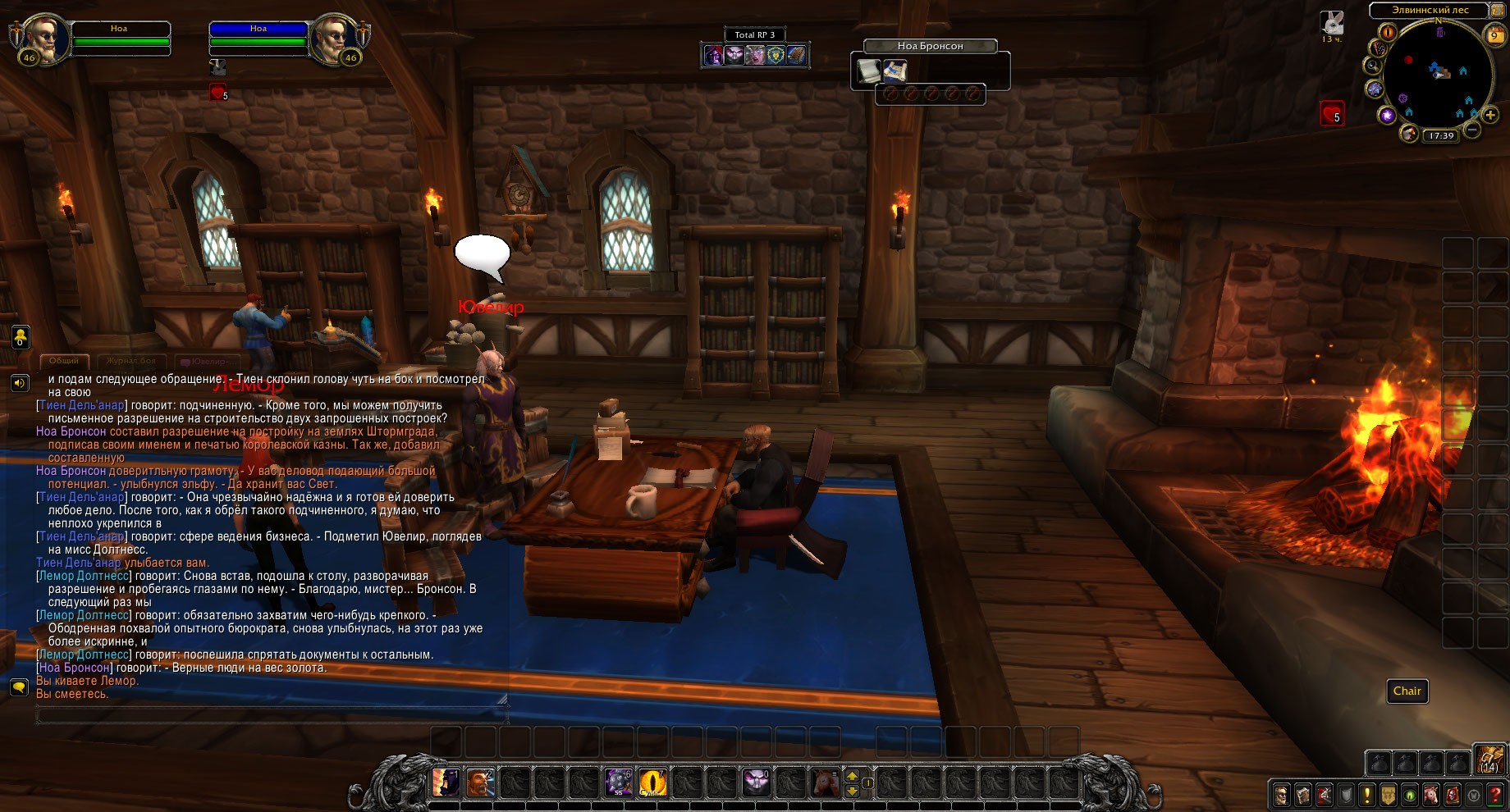This screenshot has height=812, width=1510.
Task: Summon the horse mount from the action bar
Action: click(826, 782)
